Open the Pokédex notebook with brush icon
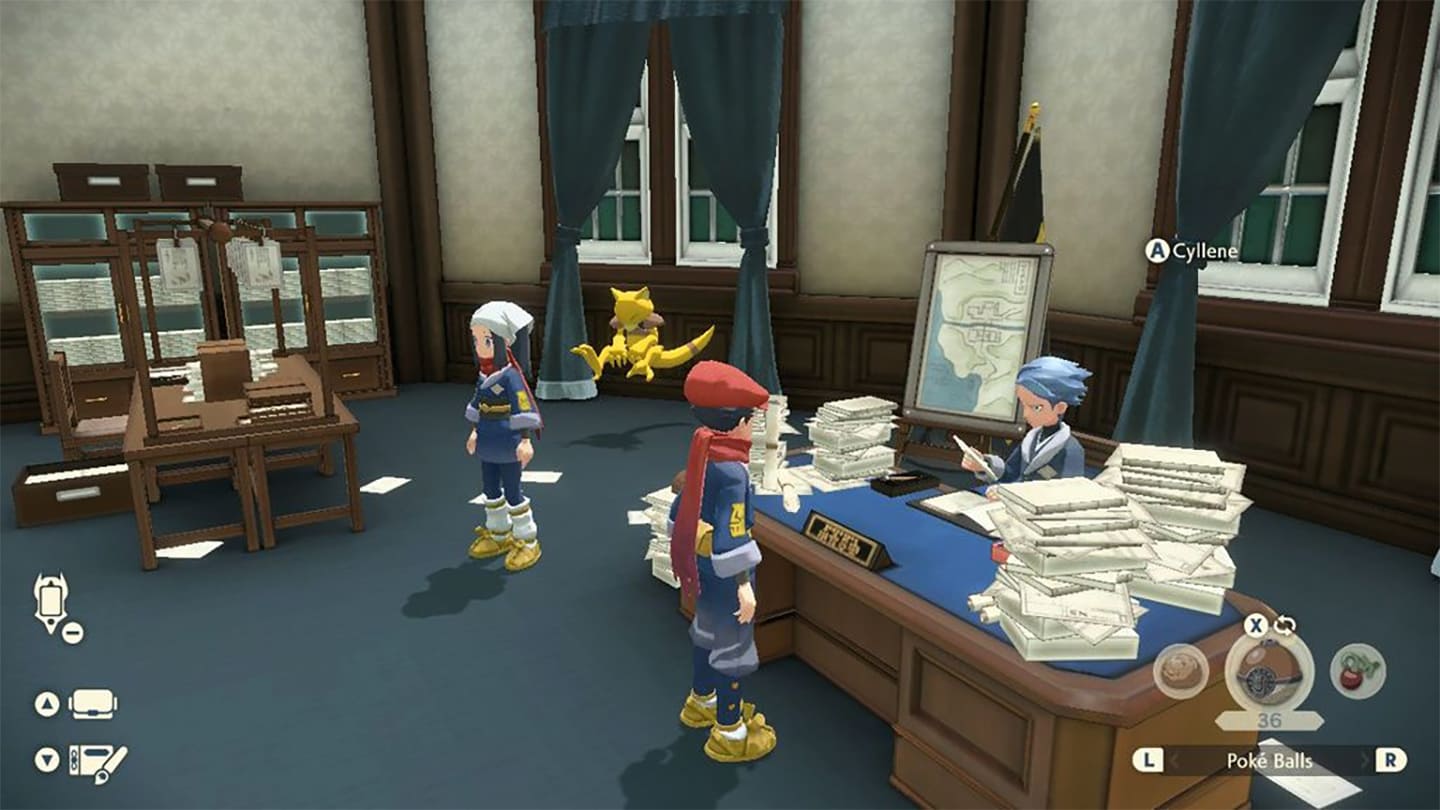 pos(97,761)
